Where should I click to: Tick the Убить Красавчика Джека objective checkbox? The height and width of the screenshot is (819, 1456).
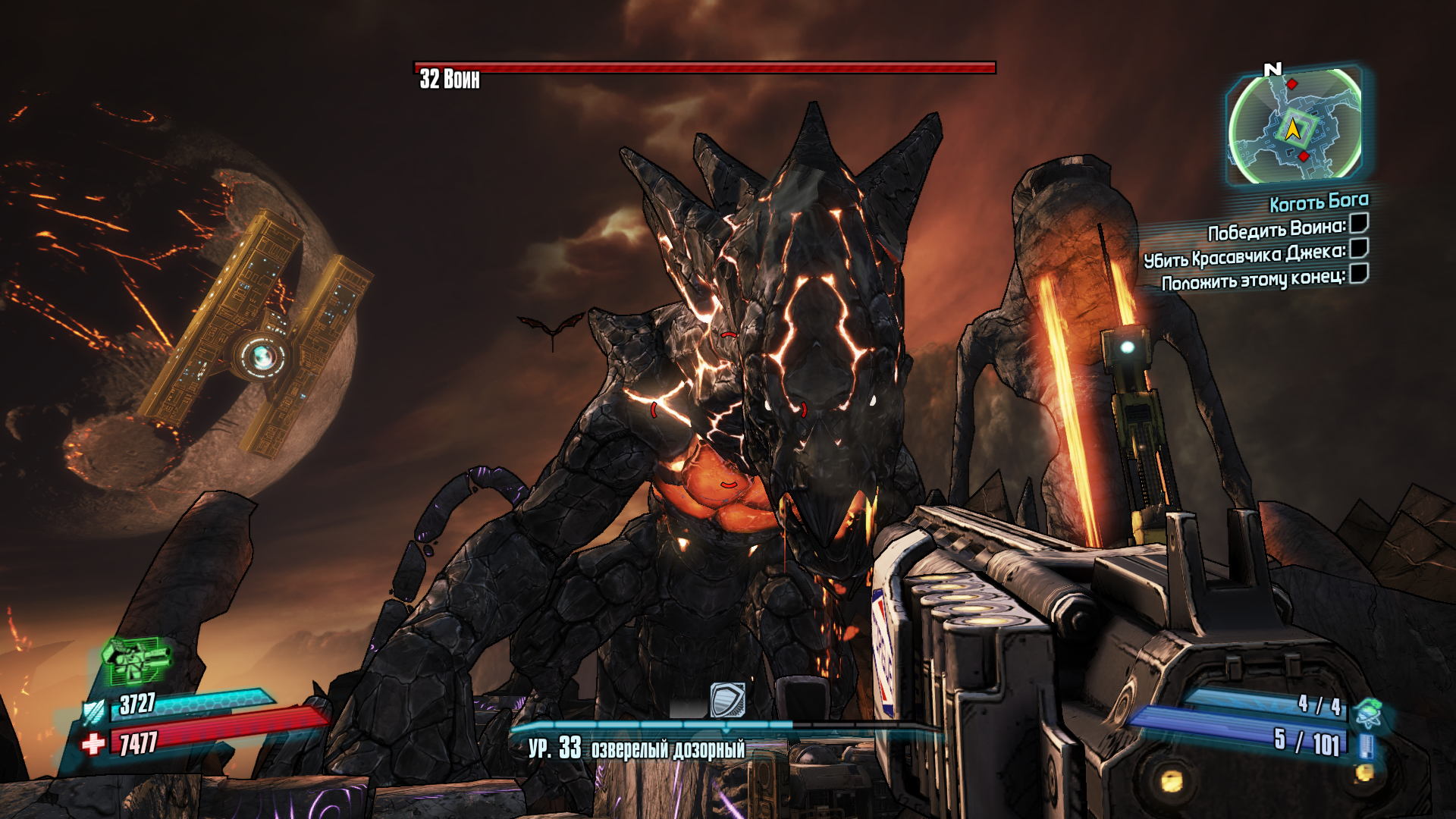click(x=1359, y=248)
